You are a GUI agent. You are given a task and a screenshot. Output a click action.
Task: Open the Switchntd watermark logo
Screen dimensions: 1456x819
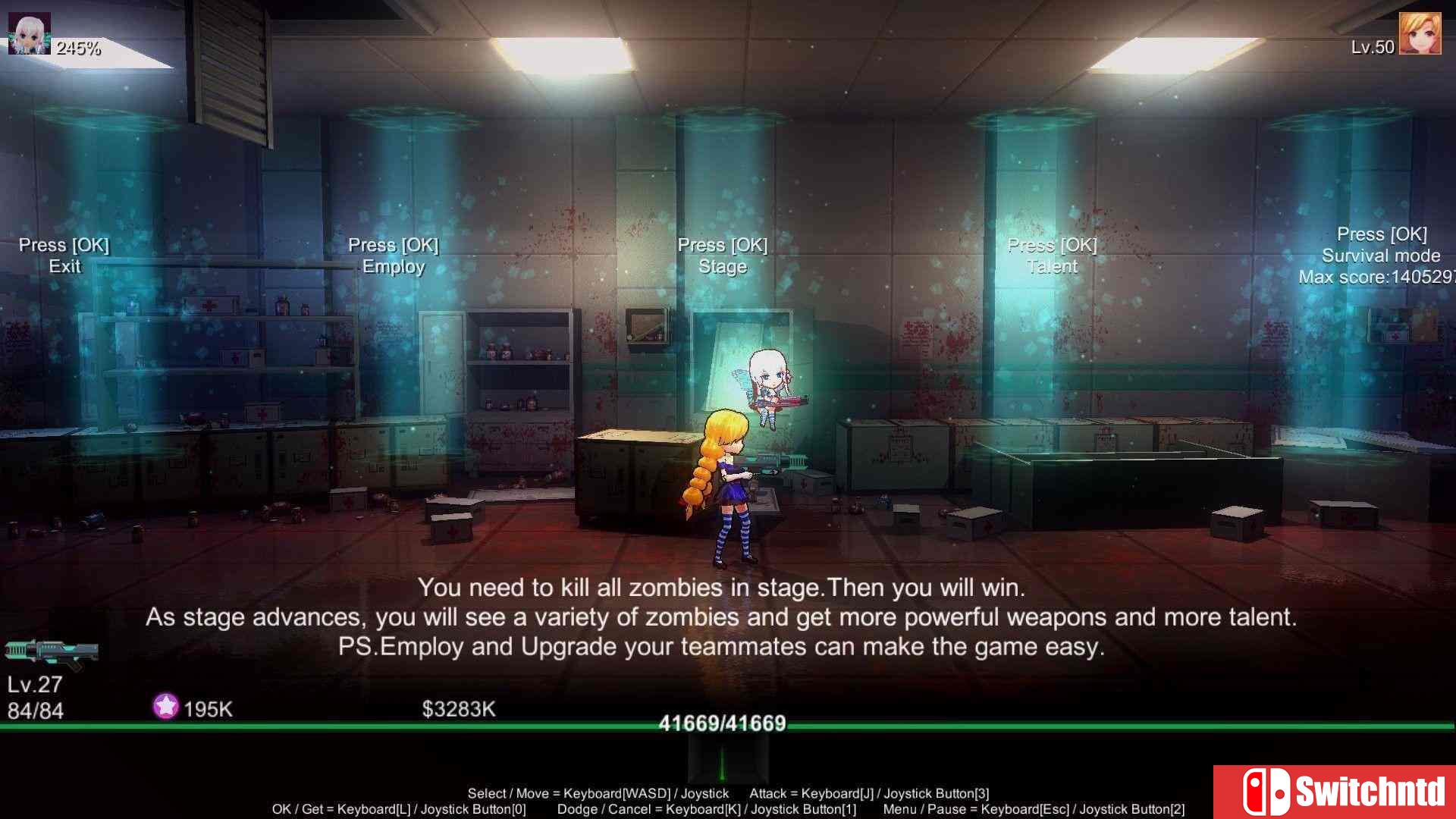[1335, 792]
